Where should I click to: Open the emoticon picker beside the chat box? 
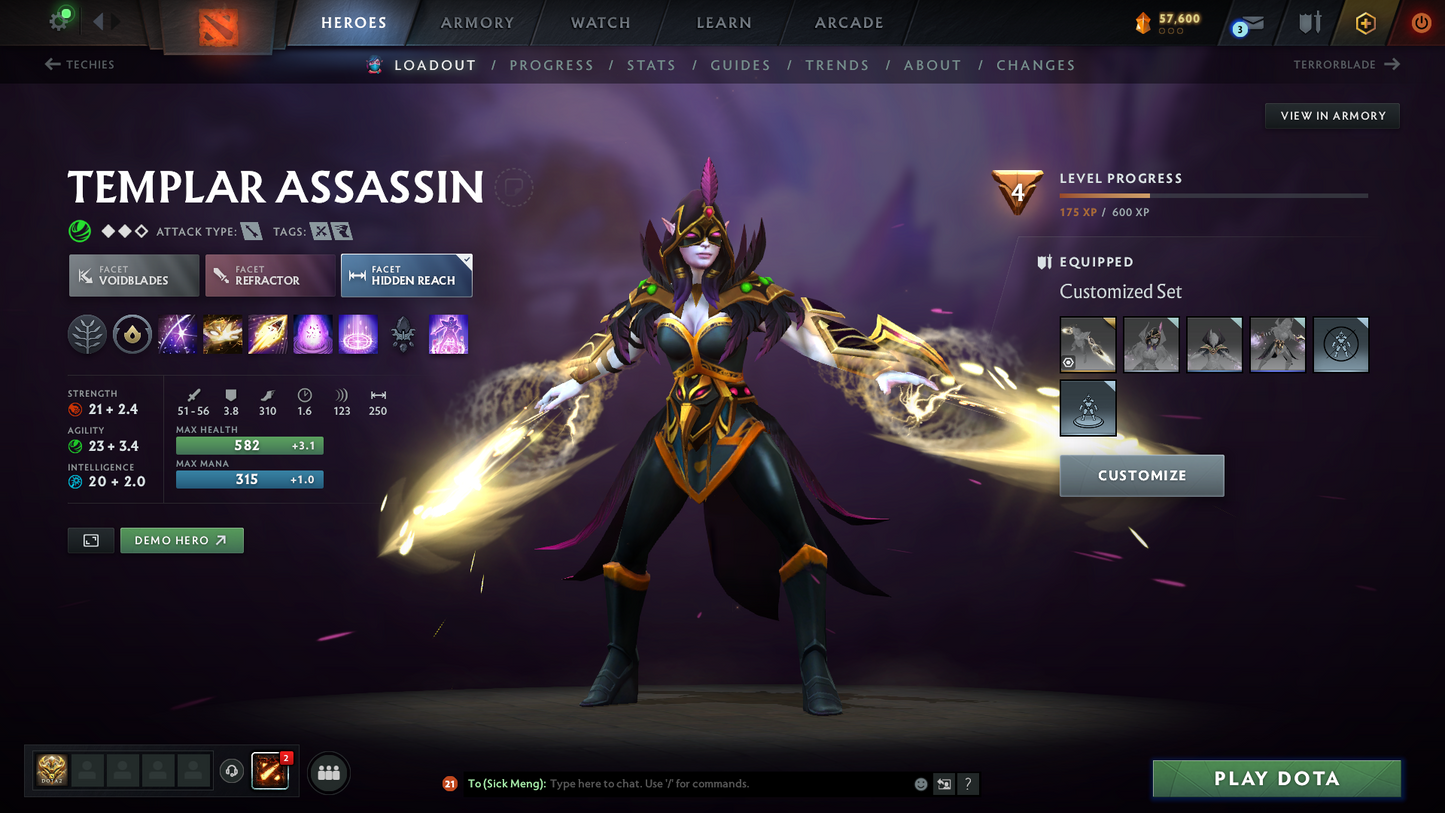pyautogui.click(x=920, y=784)
